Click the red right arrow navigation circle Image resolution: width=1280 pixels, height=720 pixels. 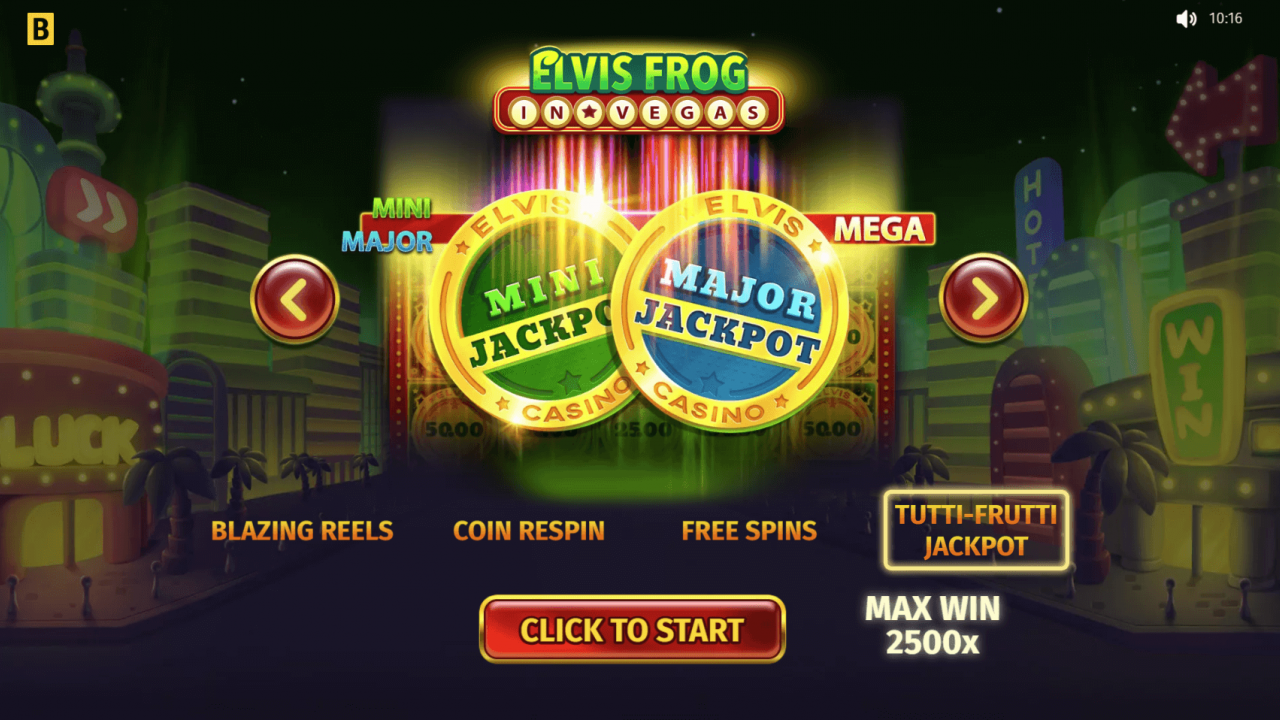(x=985, y=296)
